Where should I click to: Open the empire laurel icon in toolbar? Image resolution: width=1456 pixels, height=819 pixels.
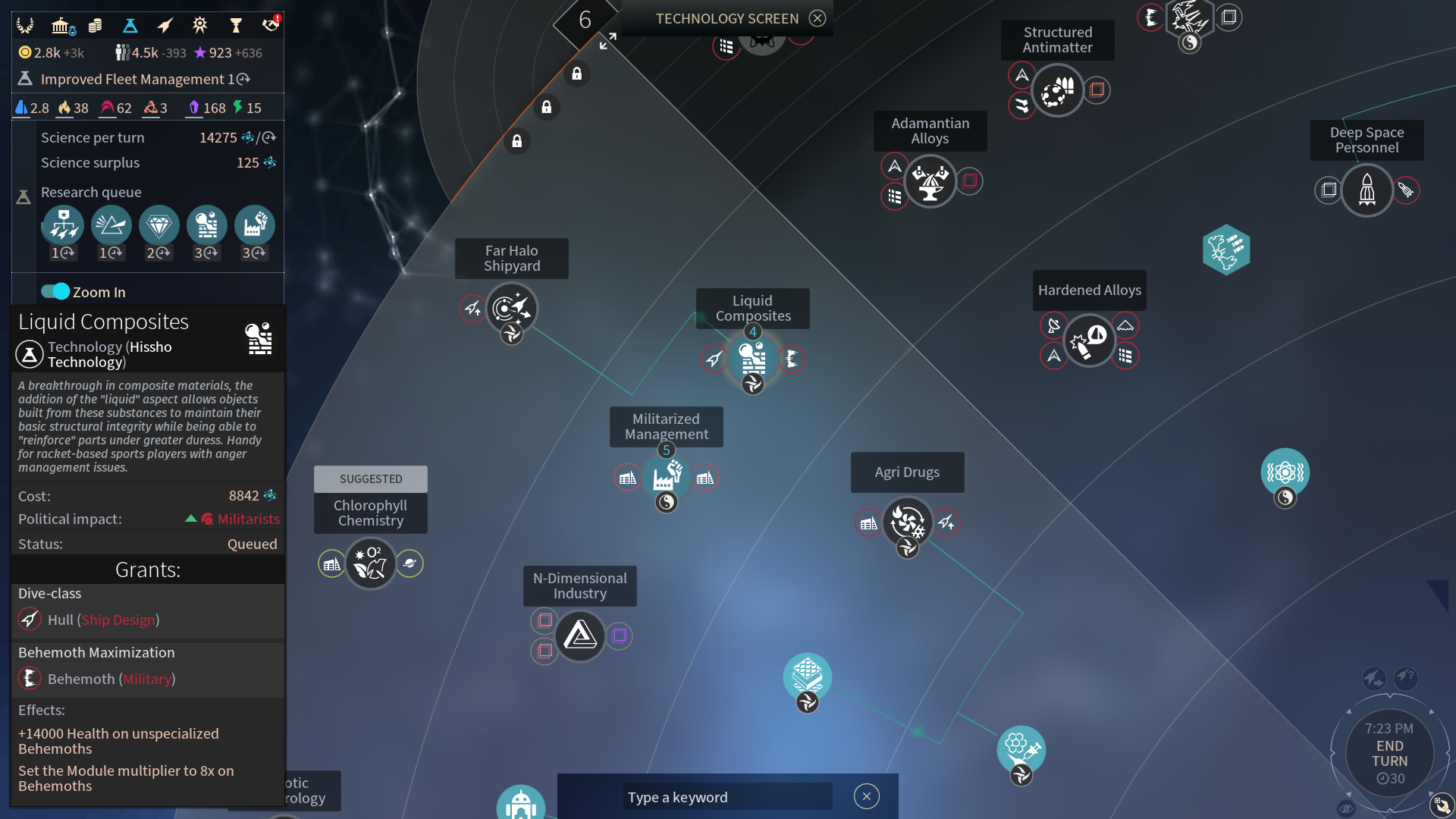pyautogui.click(x=25, y=26)
